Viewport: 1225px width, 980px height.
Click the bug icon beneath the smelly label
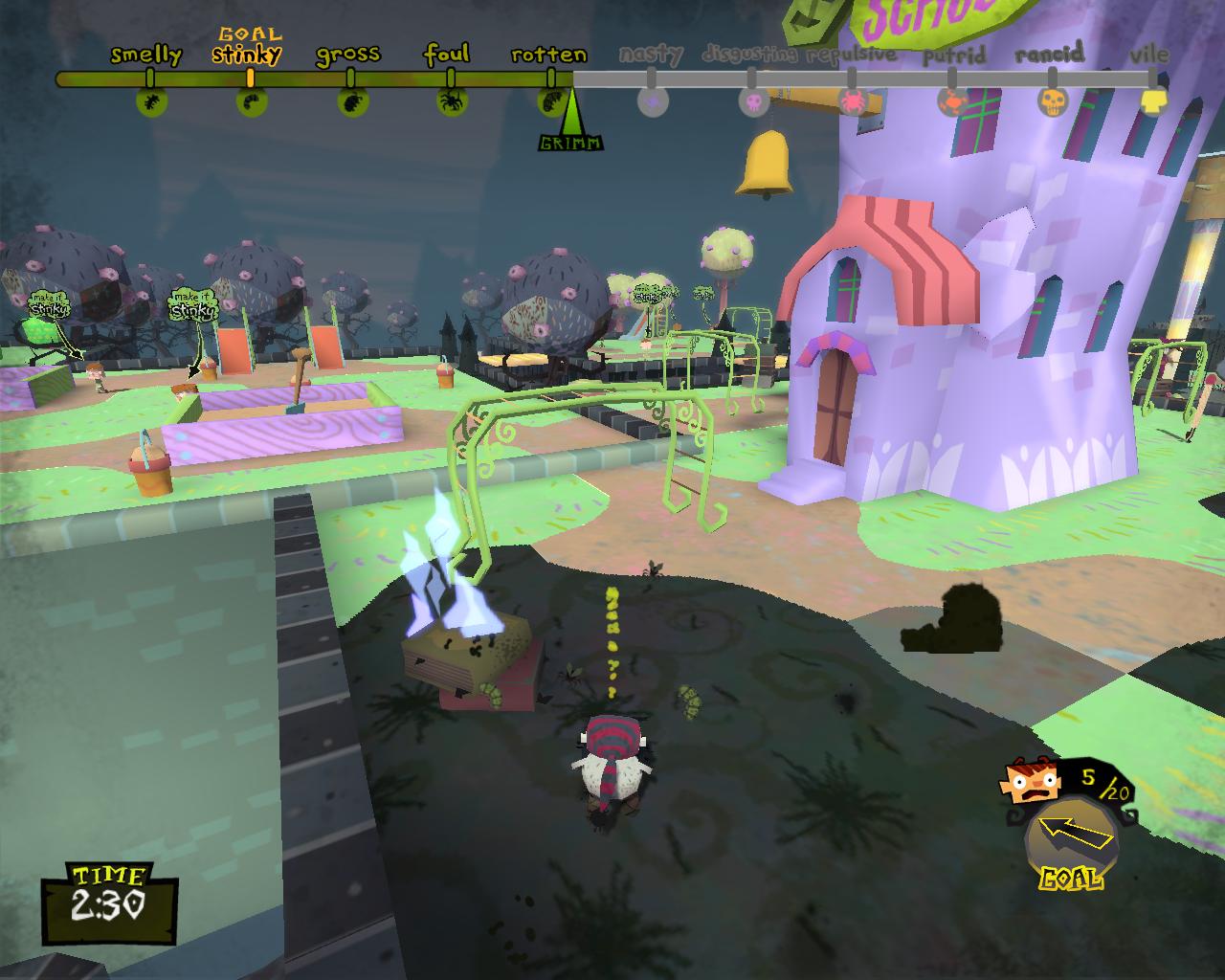pyautogui.click(x=151, y=100)
